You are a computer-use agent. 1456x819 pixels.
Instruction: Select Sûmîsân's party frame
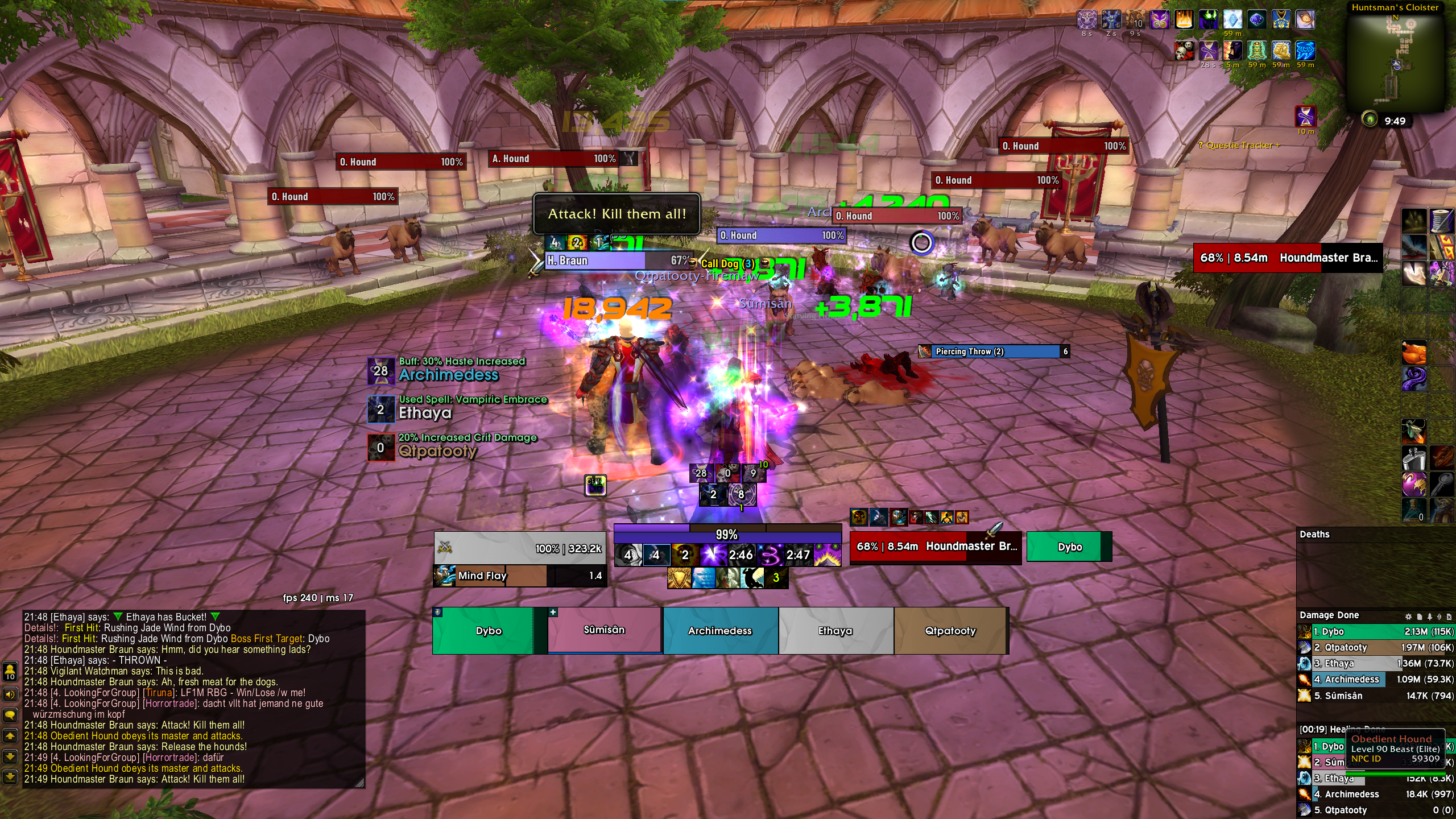tap(605, 630)
